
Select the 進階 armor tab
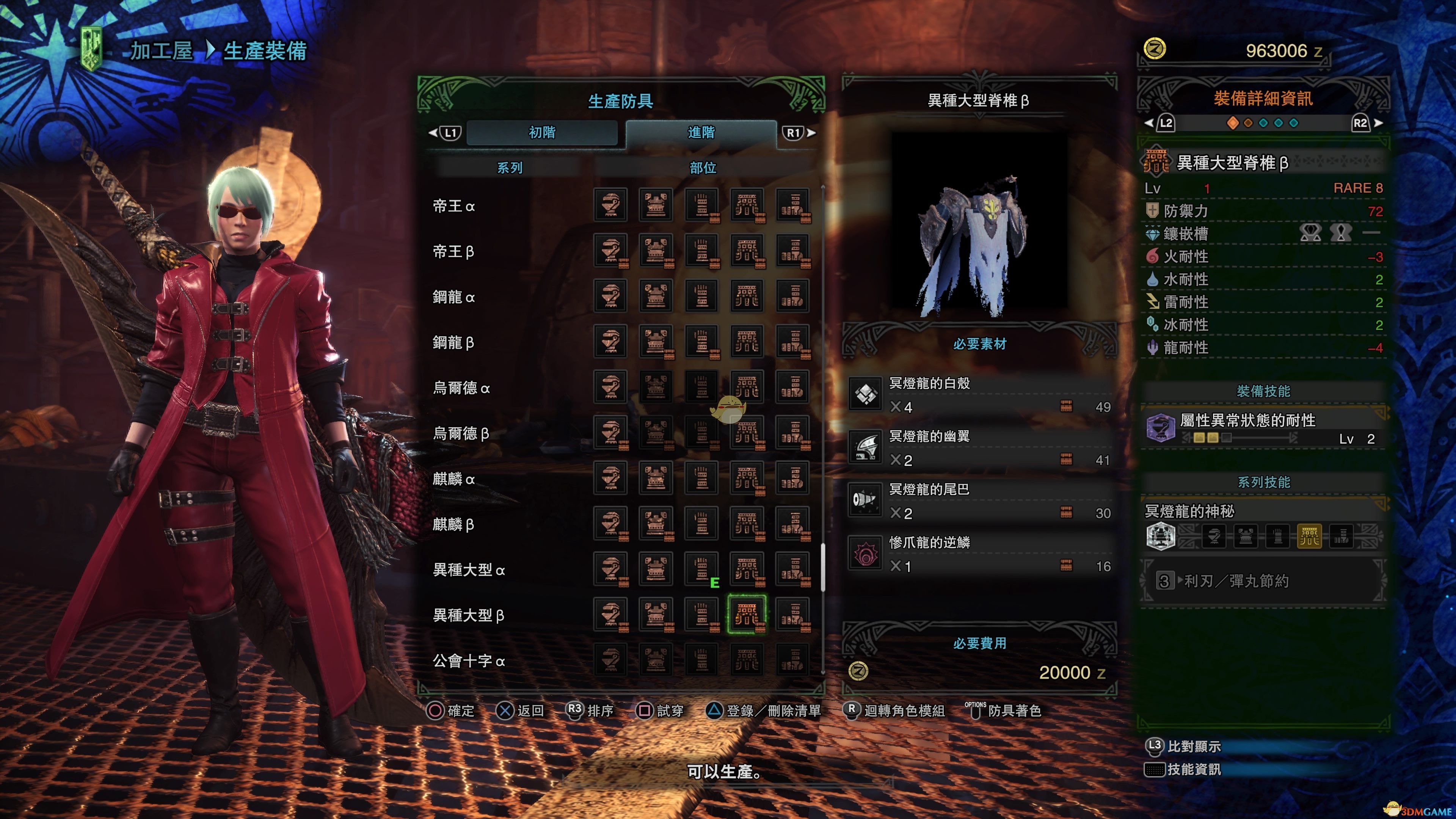pyautogui.click(x=701, y=132)
